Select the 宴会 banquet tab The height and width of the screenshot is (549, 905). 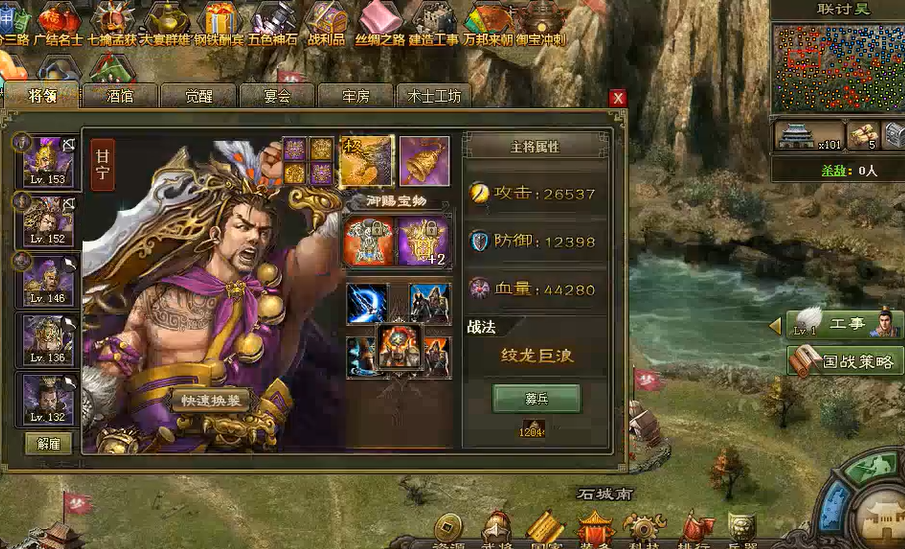point(277,96)
